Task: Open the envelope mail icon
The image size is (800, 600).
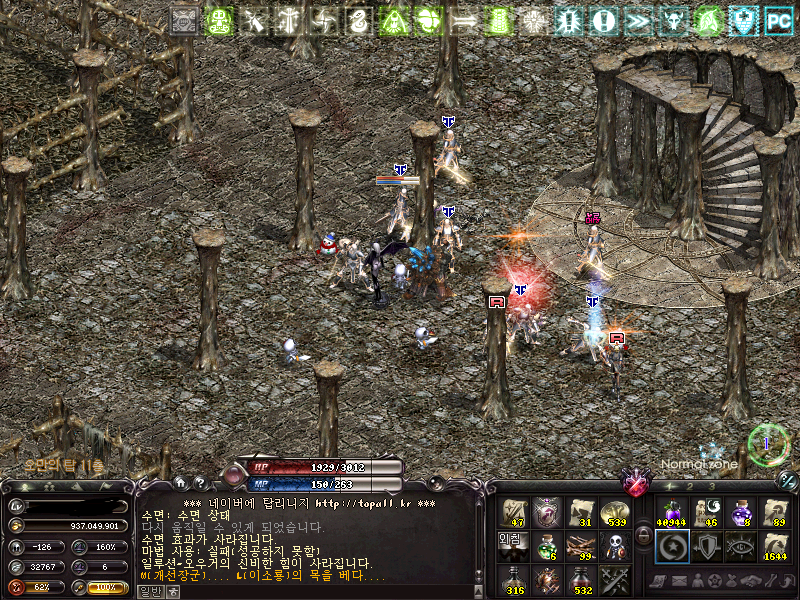Action: pyautogui.click(x=678, y=581)
